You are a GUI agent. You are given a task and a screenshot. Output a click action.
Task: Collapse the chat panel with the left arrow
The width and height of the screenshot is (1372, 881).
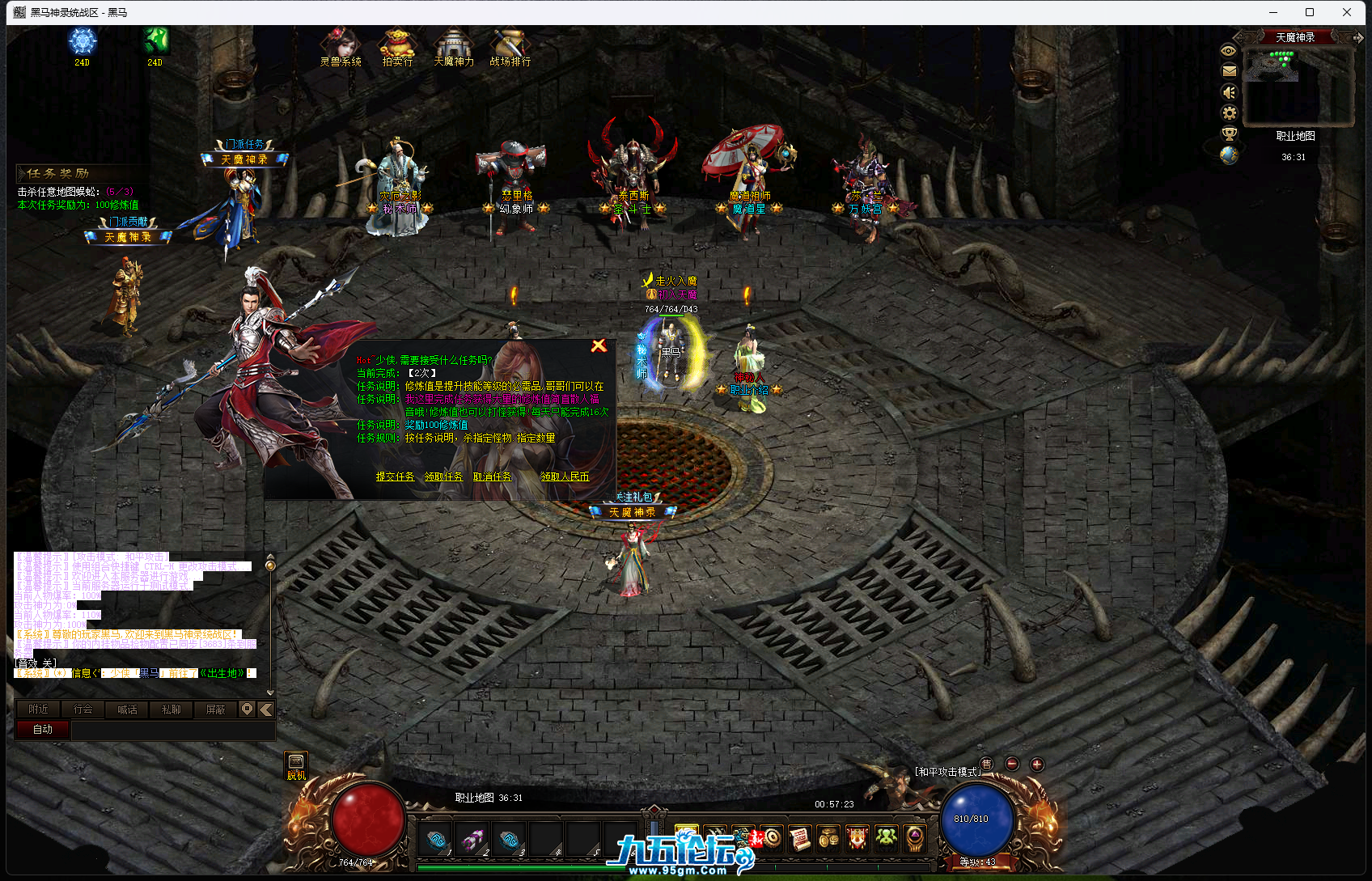click(265, 709)
